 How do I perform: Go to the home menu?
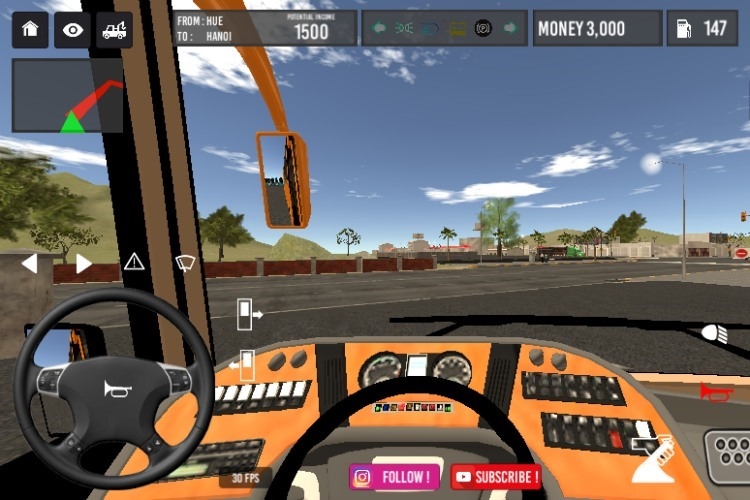coord(30,29)
